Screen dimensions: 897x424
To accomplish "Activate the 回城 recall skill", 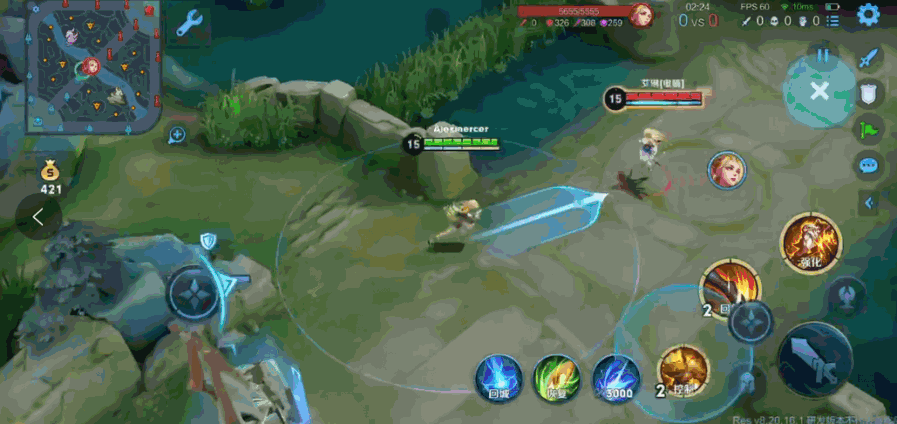I will click(498, 377).
